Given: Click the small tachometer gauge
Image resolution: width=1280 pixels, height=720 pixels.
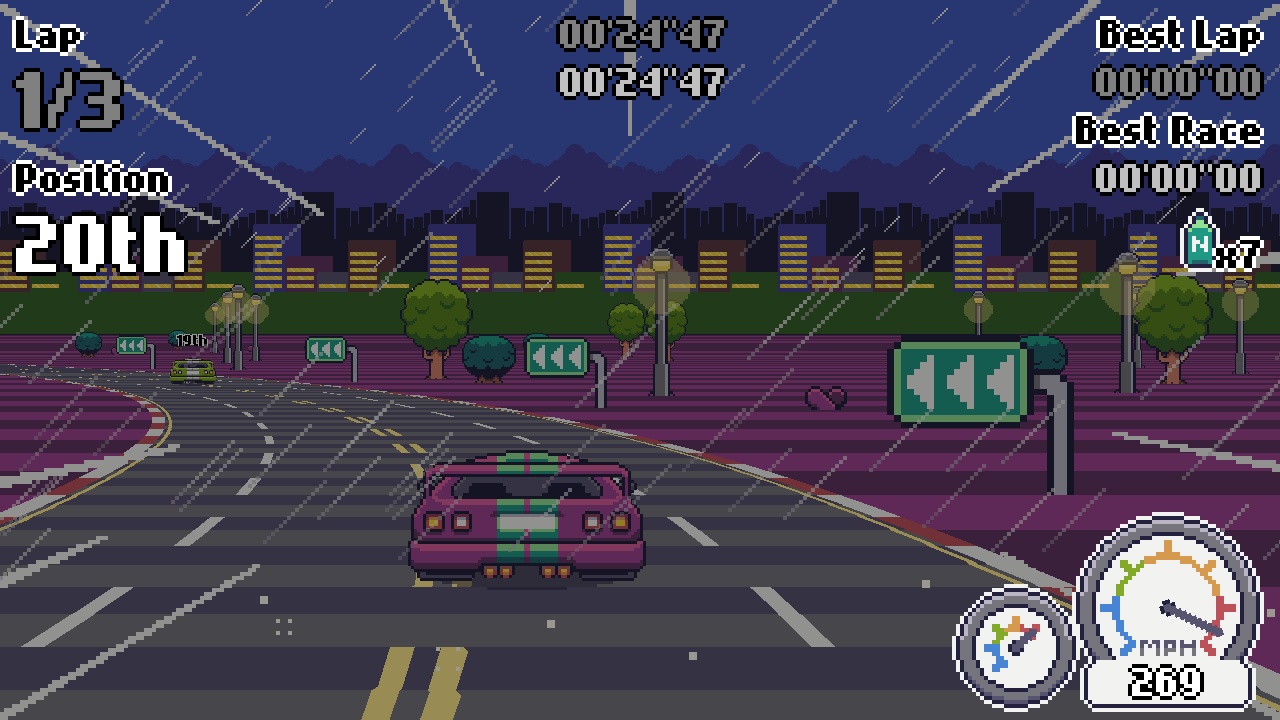Looking at the screenshot, I should (x=1012, y=647).
